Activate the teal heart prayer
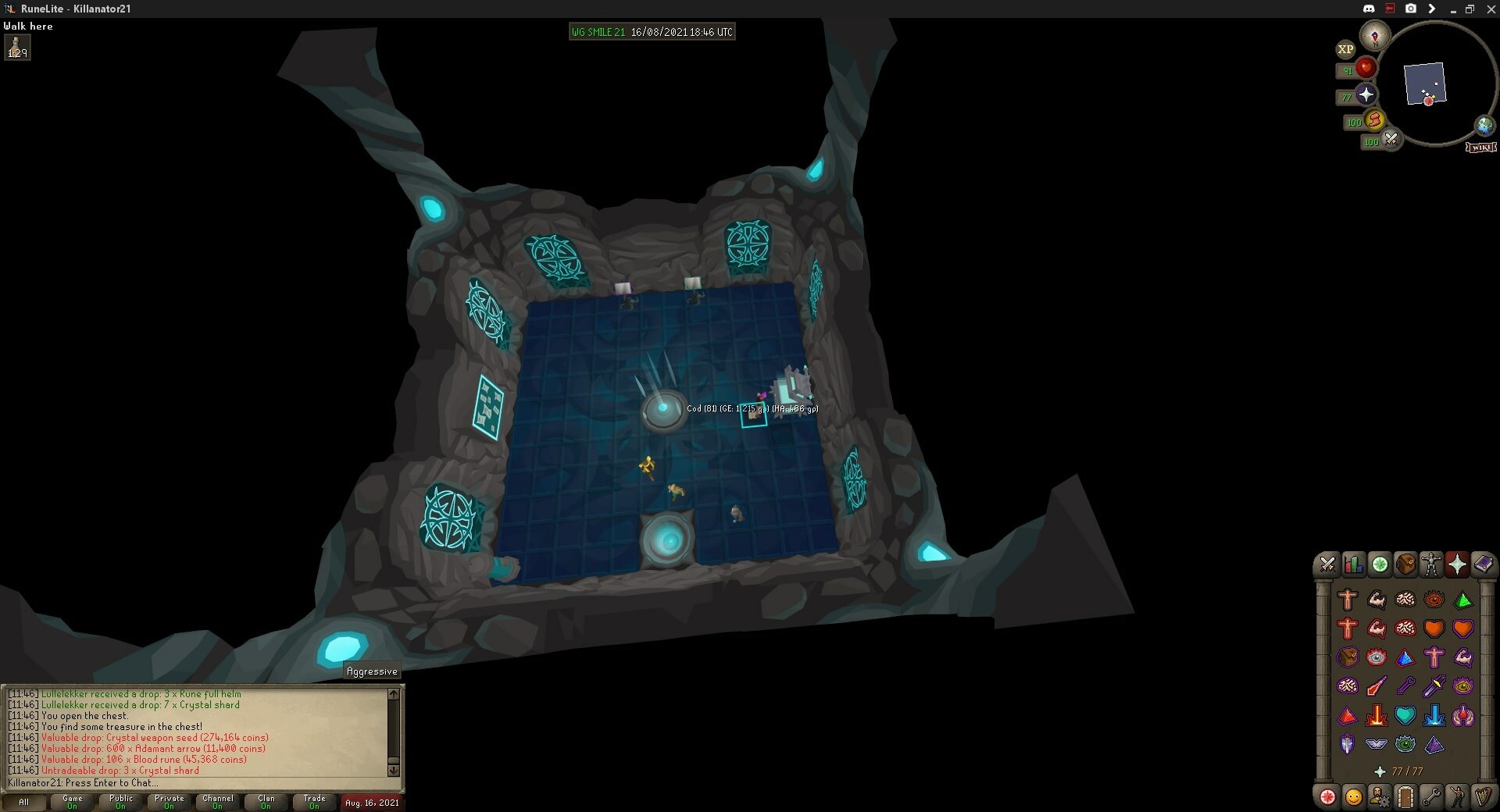 click(1405, 715)
